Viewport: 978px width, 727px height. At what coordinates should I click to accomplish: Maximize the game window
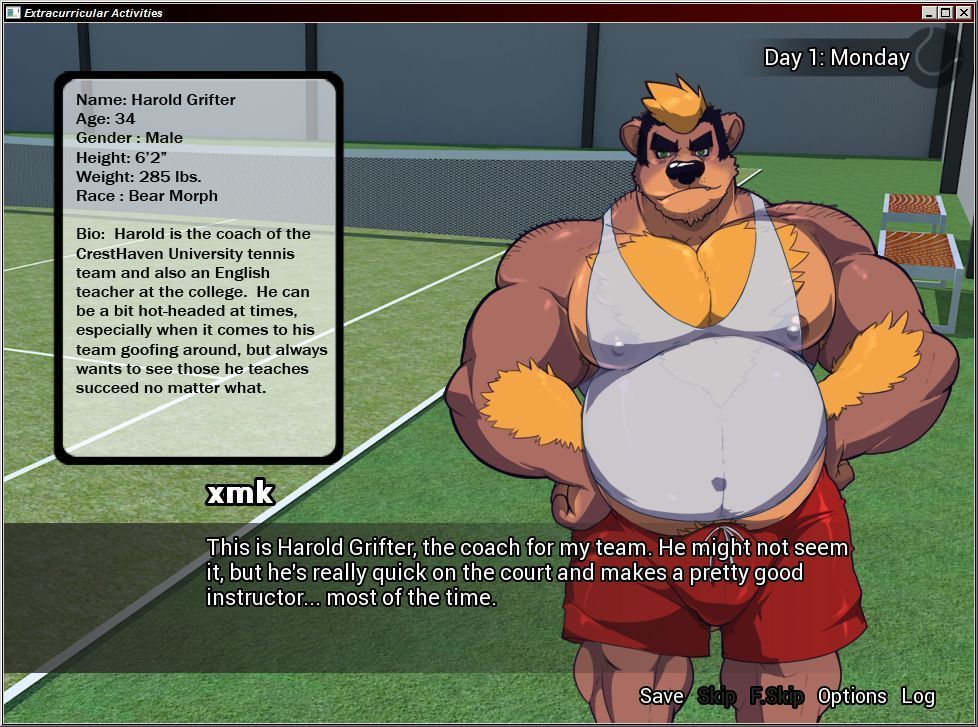coord(946,13)
